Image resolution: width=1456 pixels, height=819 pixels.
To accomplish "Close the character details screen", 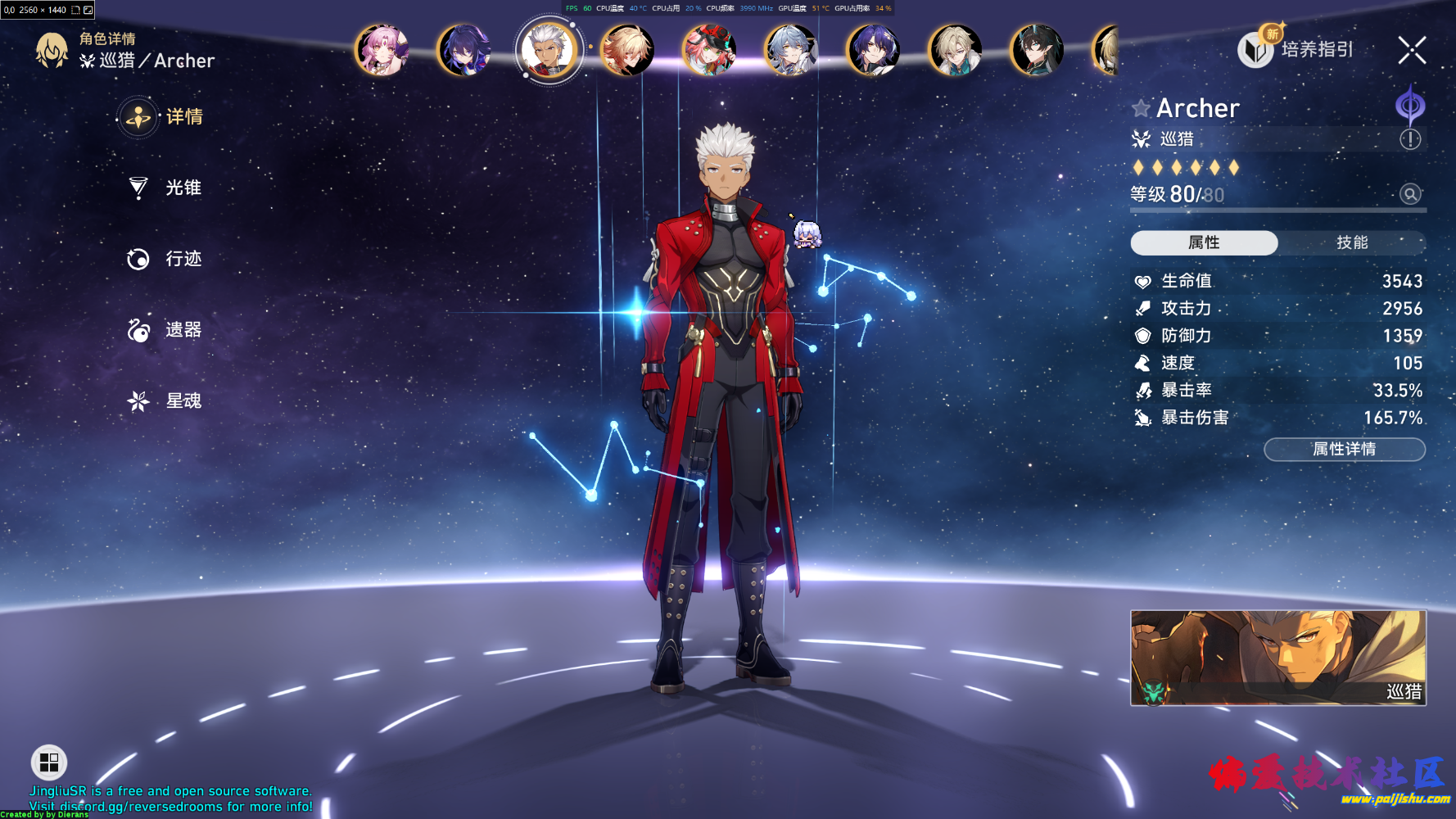I will pos(1412,50).
